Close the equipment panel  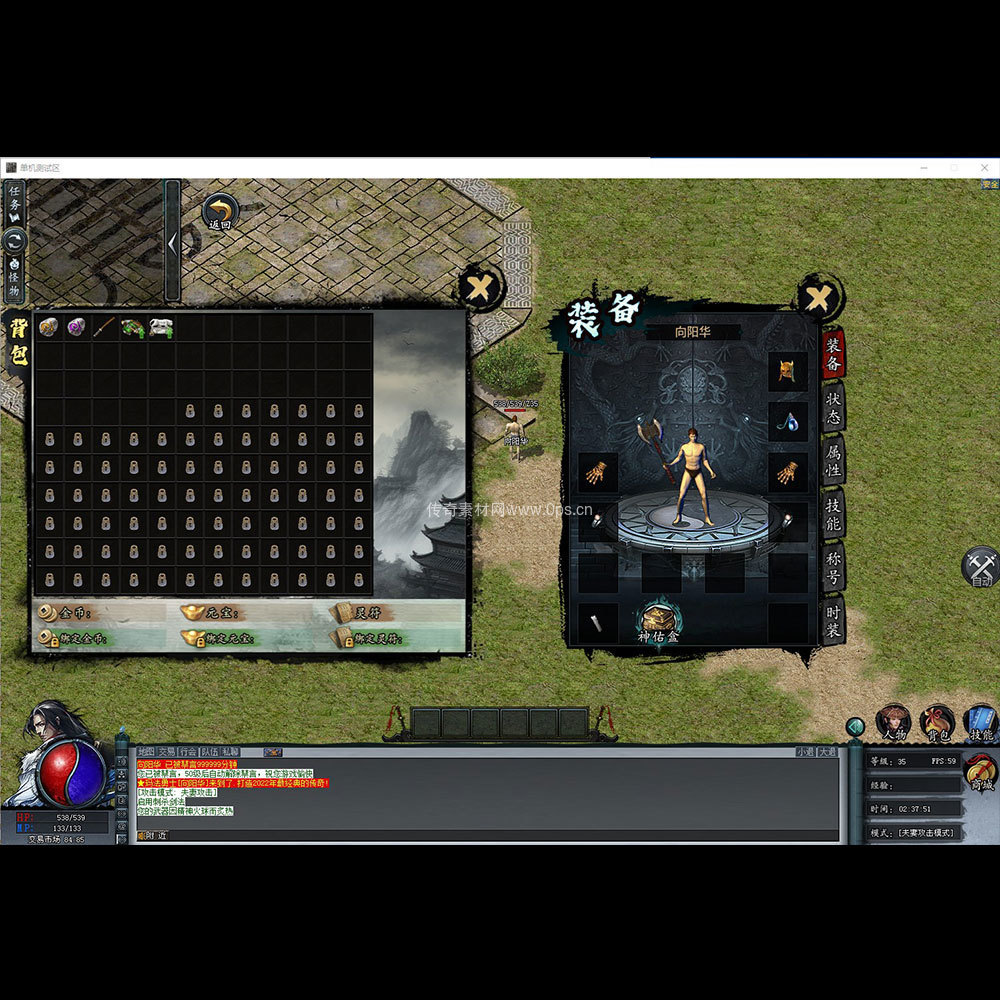click(x=819, y=298)
